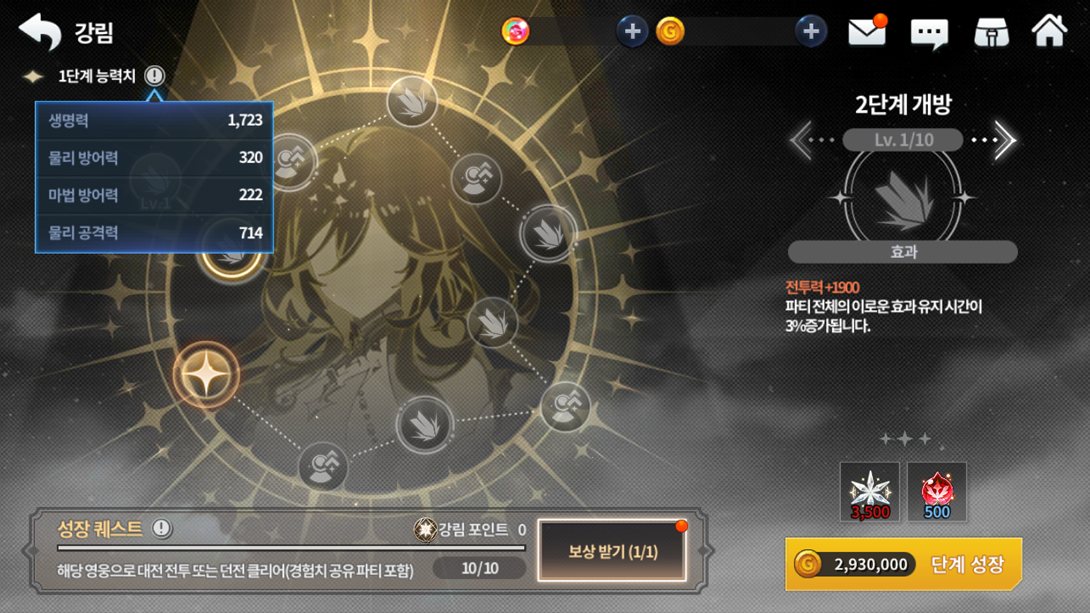Toggle the 1단계 능력치 info icon
Image resolution: width=1090 pixels, height=613 pixels.
point(154,76)
